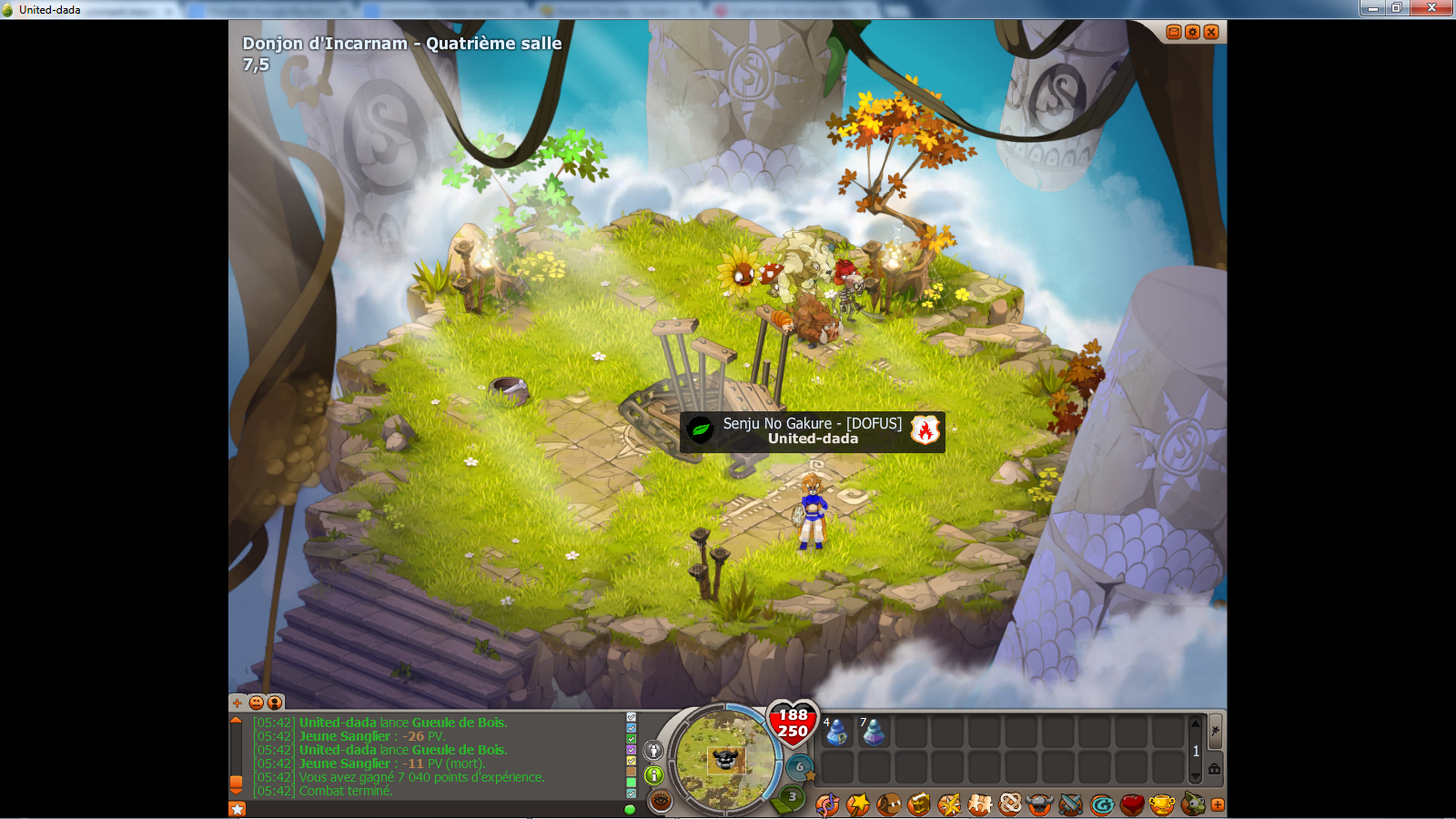Click the info button beside the minimap

pos(653,776)
